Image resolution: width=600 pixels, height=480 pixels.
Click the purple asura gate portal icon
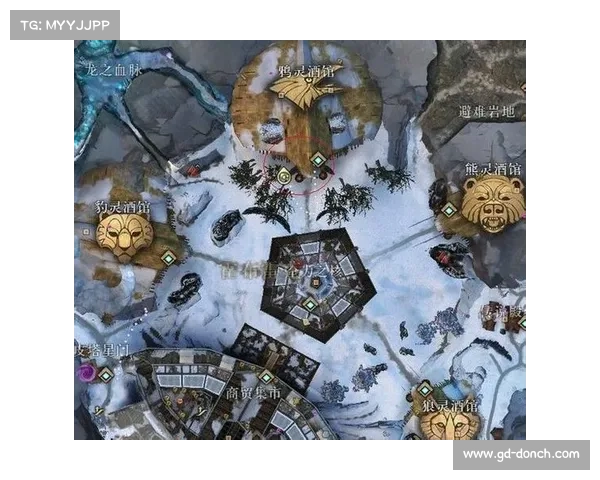86,371
